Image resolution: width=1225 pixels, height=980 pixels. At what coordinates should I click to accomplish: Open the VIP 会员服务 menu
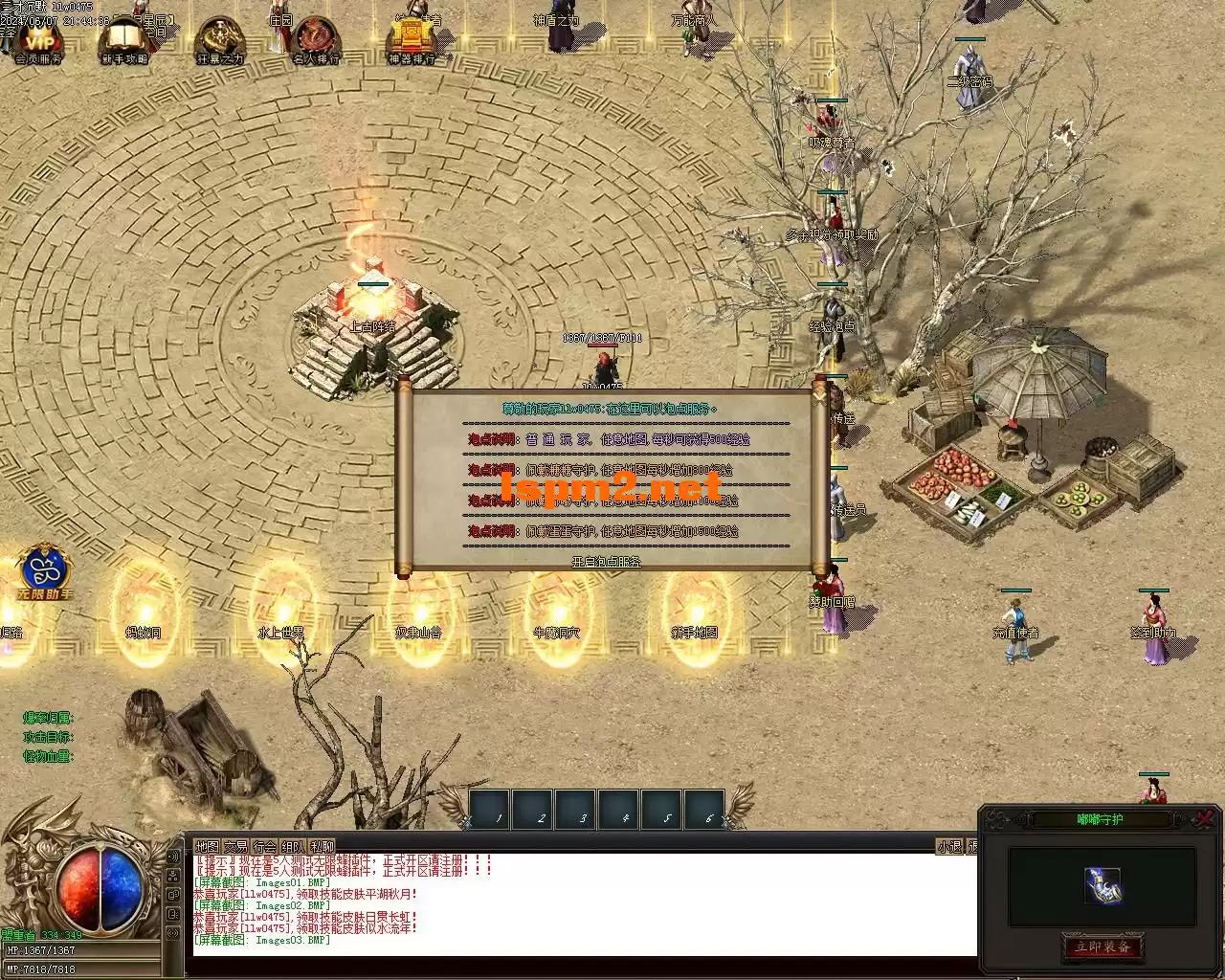(39, 42)
